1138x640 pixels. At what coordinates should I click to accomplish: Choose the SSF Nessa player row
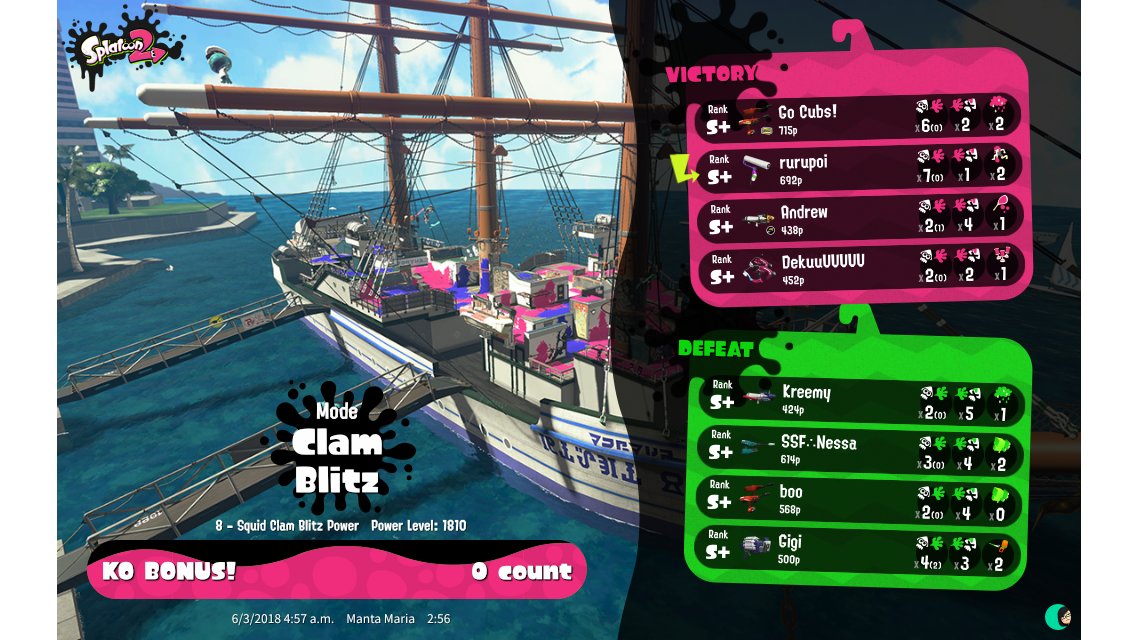(x=860, y=448)
